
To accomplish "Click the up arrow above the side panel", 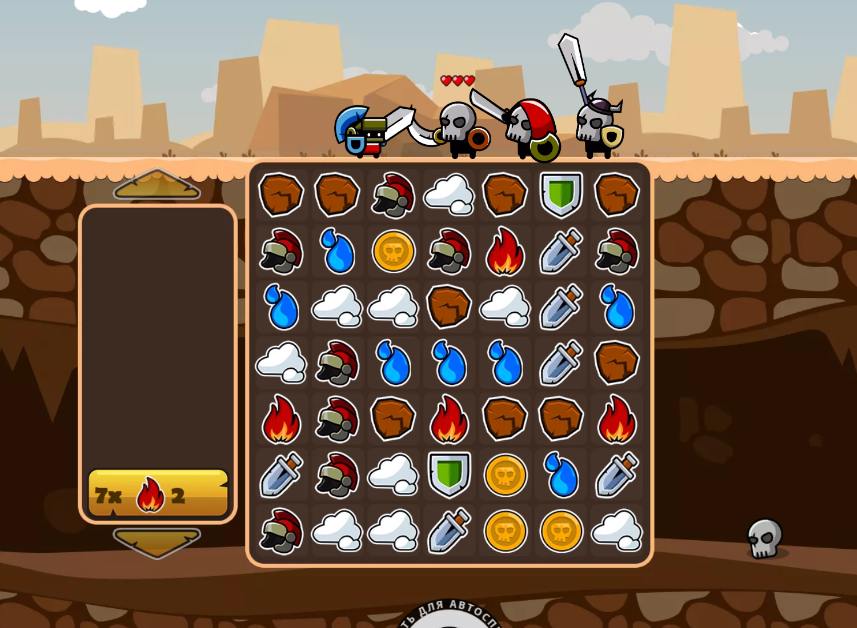I will (157, 185).
